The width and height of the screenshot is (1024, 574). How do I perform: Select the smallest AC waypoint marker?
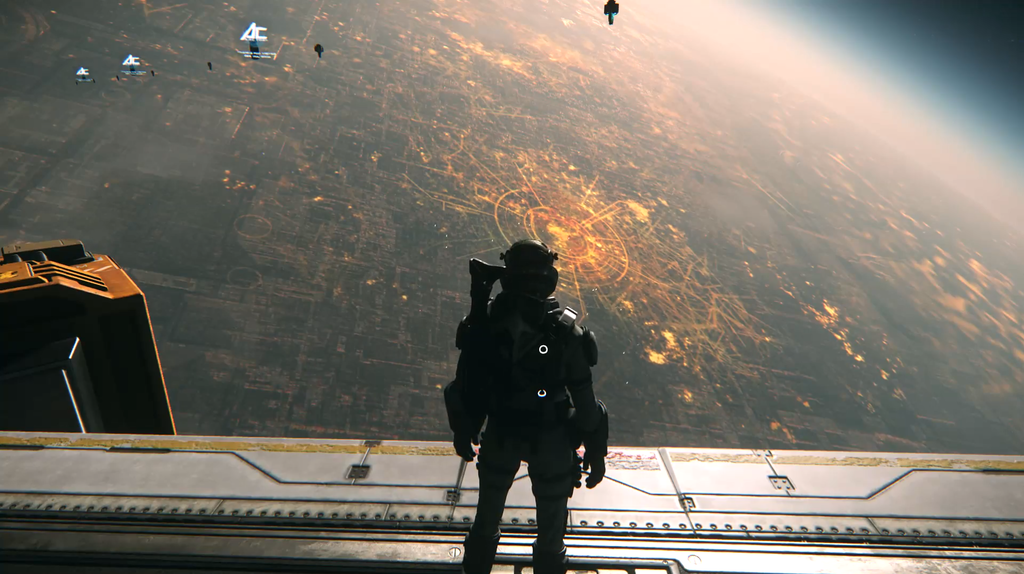[x=82, y=73]
